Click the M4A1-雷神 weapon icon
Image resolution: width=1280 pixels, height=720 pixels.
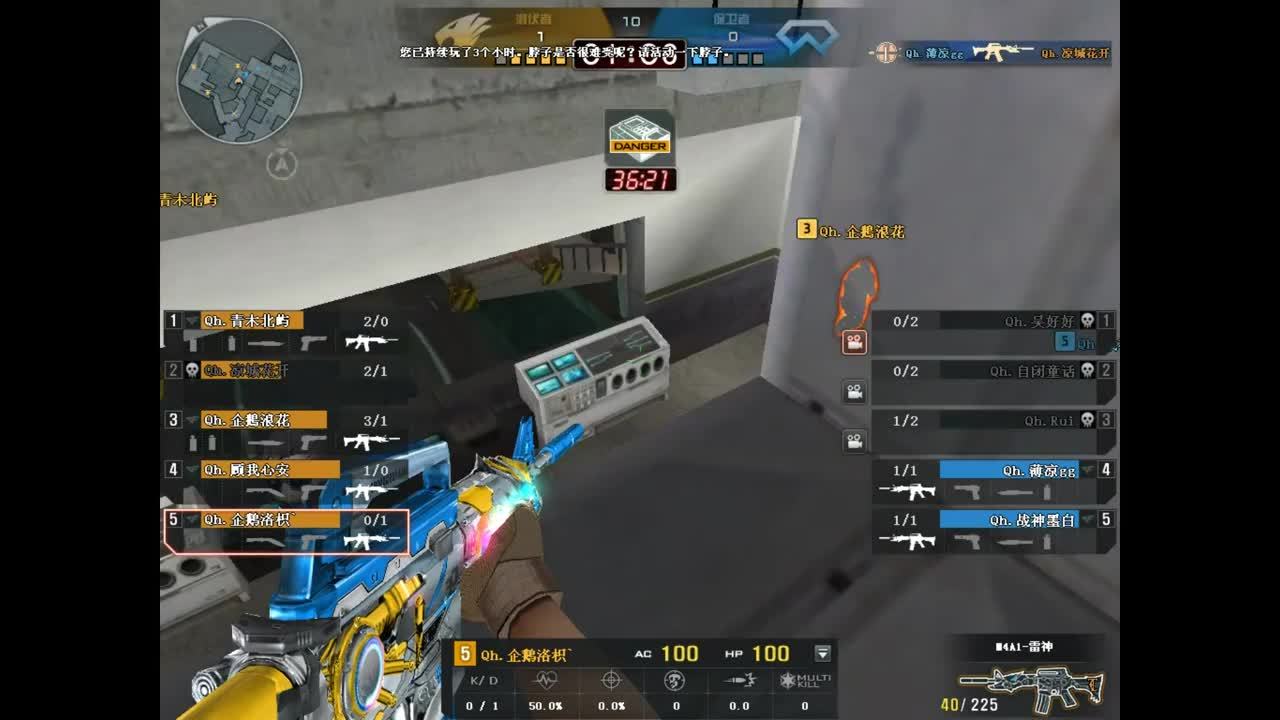[1030, 686]
